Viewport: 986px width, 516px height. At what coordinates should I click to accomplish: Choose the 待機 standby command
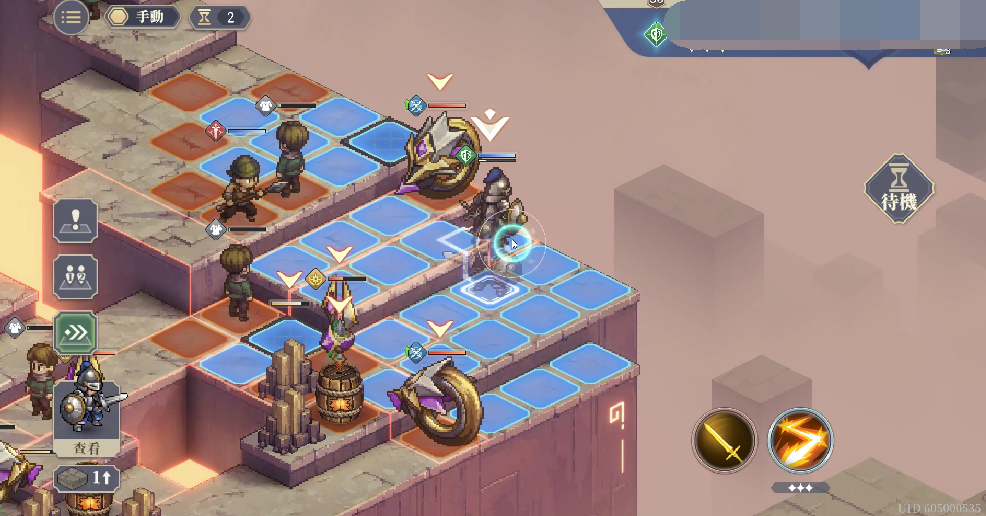pyautogui.click(x=899, y=189)
